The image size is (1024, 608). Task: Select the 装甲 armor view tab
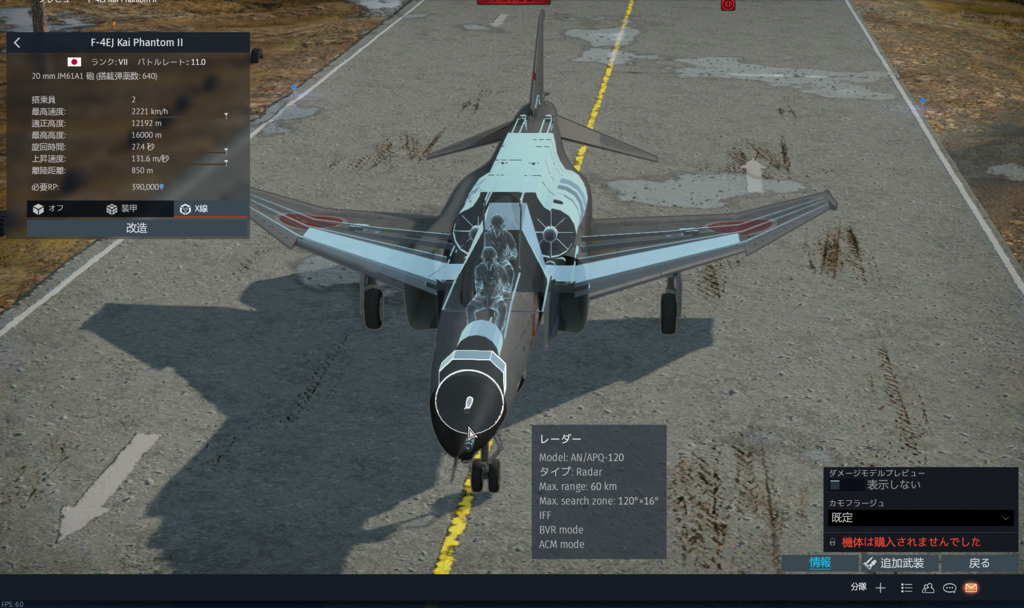tap(122, 209)
